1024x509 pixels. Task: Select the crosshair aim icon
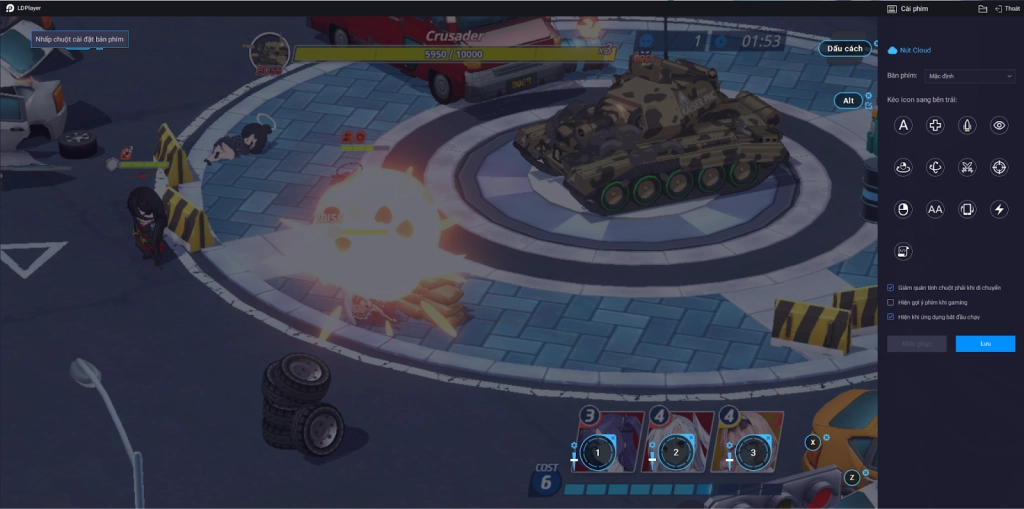[998, 167]
